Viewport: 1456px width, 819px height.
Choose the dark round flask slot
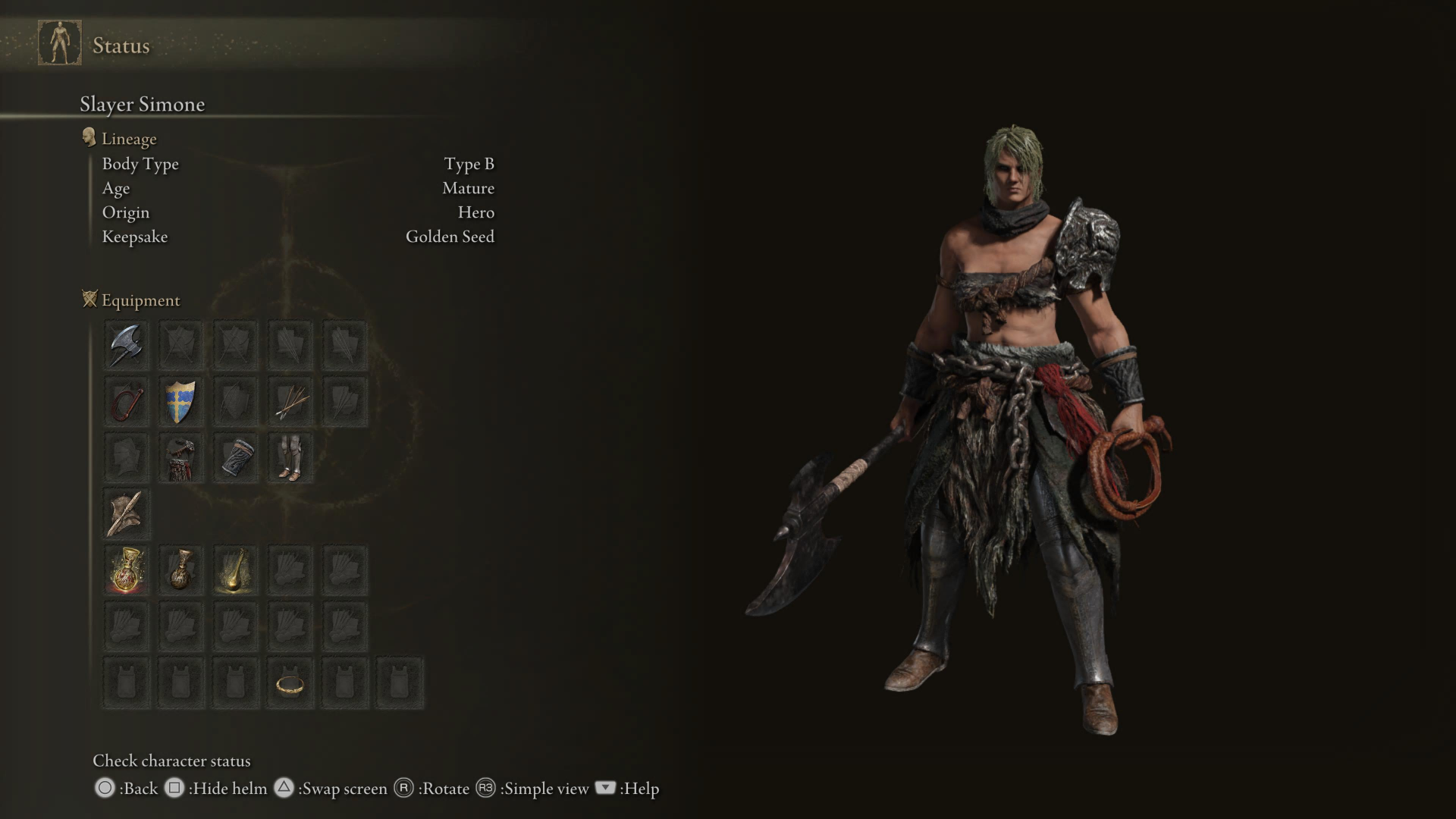pyautogui.click(x=180, y=570)
